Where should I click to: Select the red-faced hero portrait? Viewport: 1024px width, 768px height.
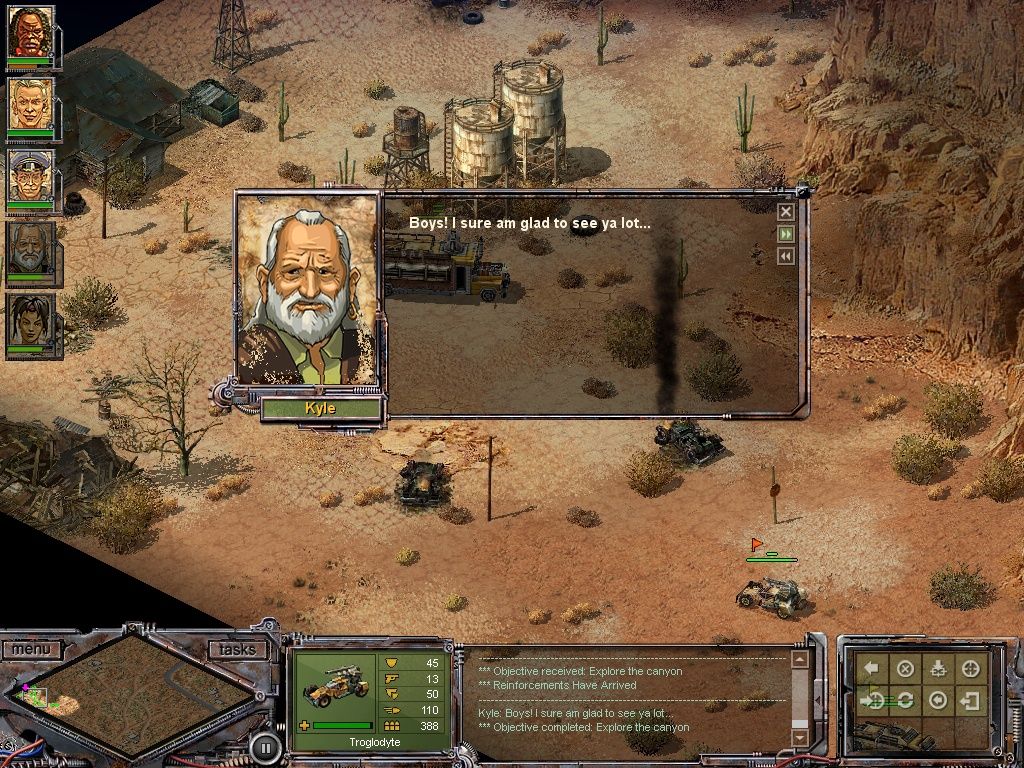tap(31, 34)
